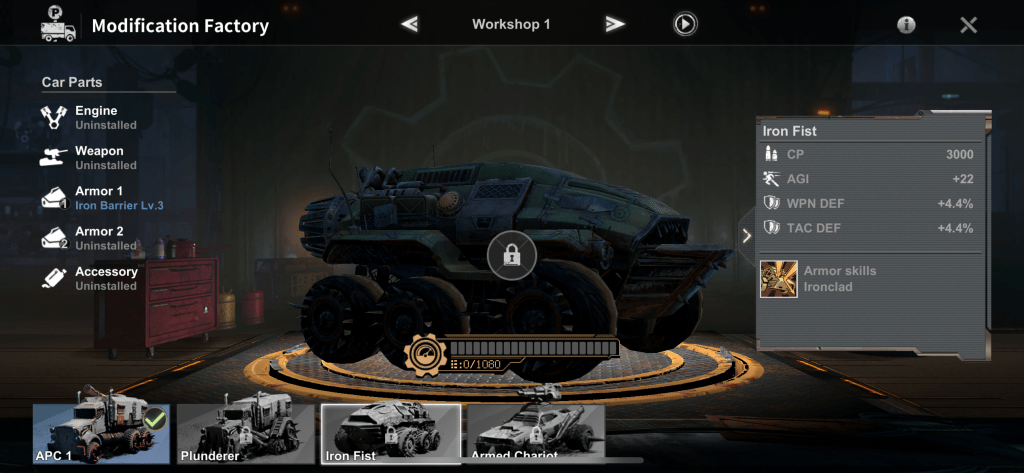Choose the APC 1 vehicle thumbnail
Image resolution: width=1024 pixels, height=473 pixels.
[x=100, y=434]
